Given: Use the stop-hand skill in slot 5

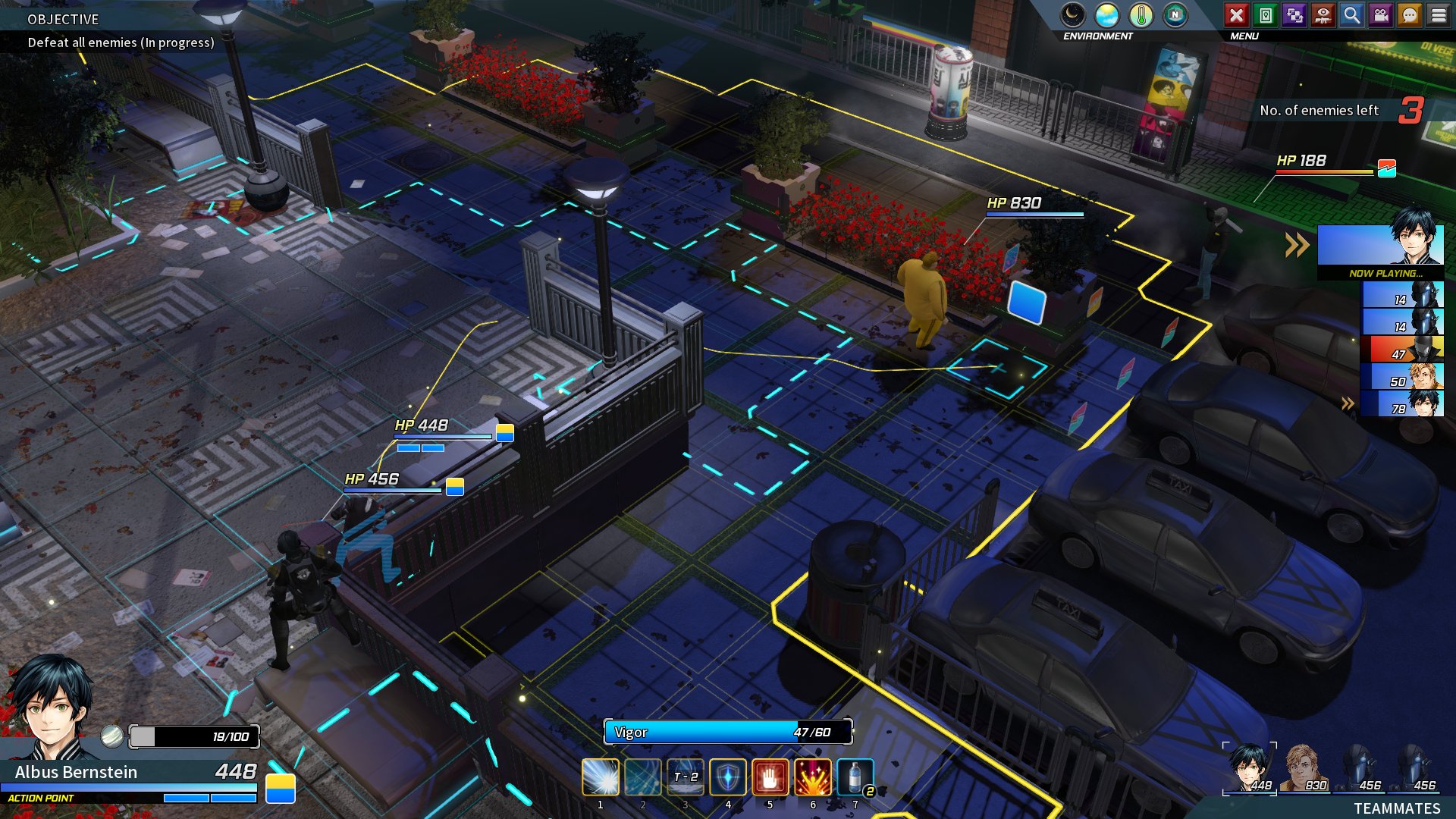Looking at the screenshot, I should click(x=770, y=776).
